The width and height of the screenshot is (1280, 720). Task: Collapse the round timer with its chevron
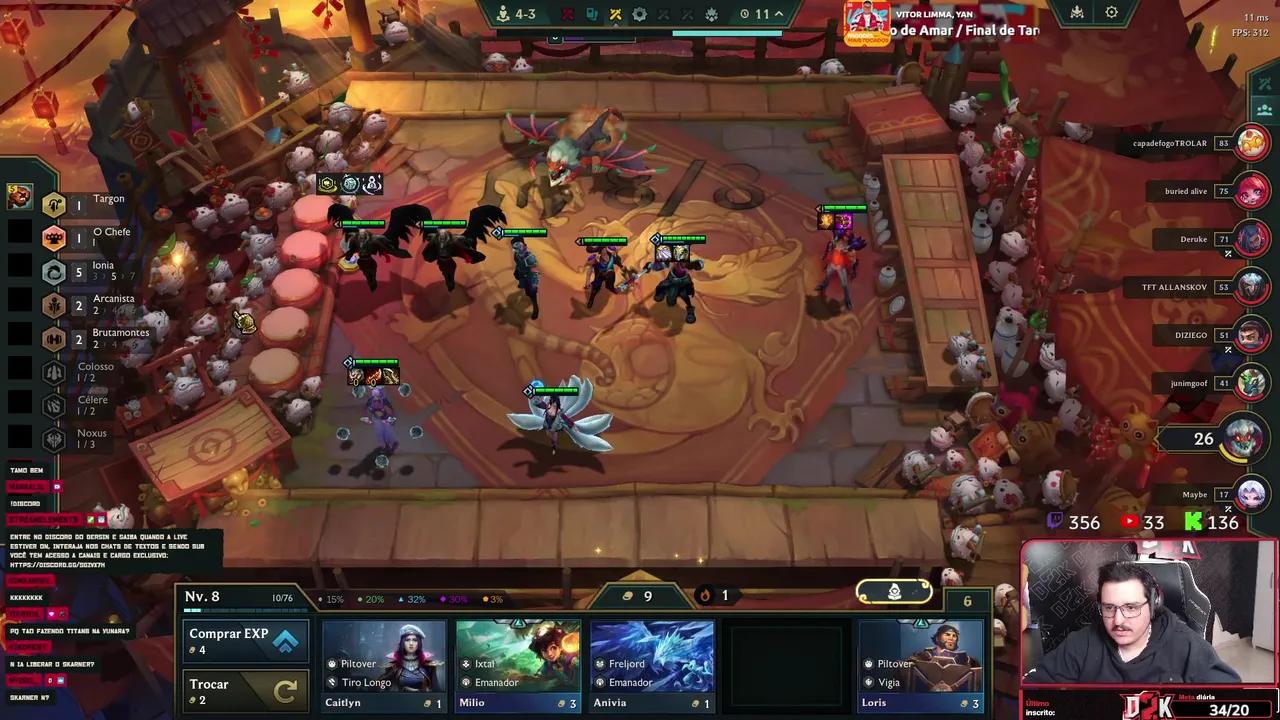pos(779,14)
